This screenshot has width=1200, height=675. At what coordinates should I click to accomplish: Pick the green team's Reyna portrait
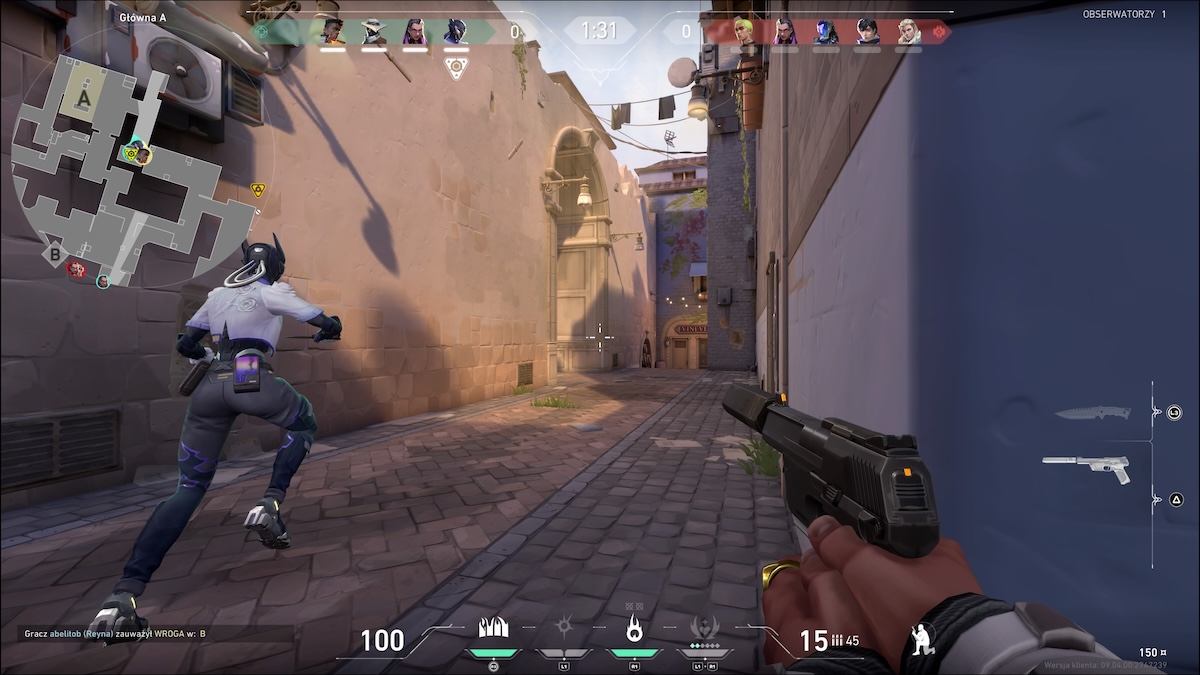[x=415, y=32]
